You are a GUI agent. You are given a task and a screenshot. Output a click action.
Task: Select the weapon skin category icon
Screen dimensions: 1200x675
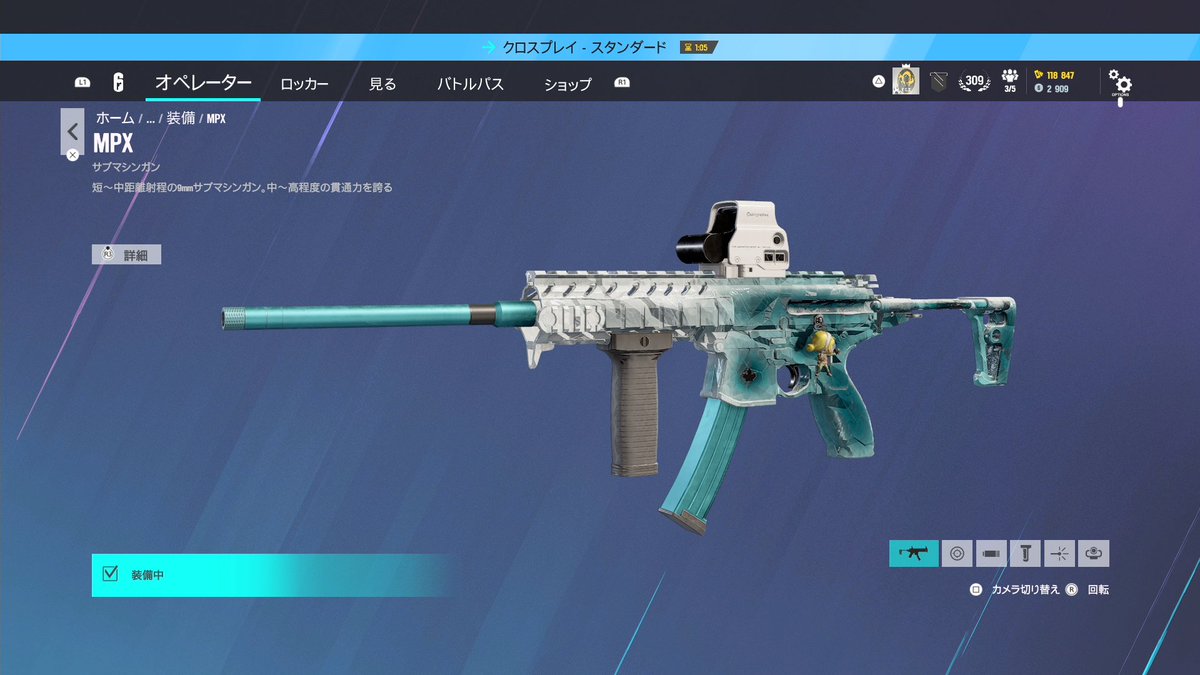coord(914,553)
